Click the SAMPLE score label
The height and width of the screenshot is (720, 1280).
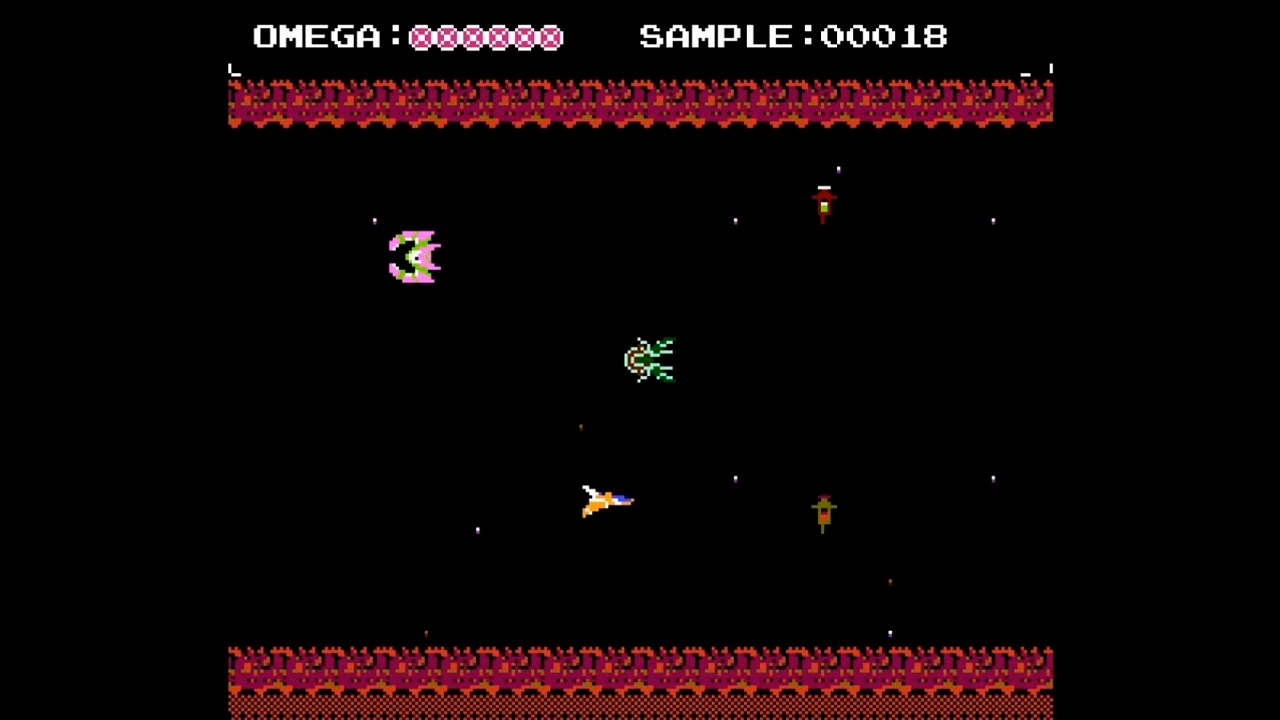point(715,37)
